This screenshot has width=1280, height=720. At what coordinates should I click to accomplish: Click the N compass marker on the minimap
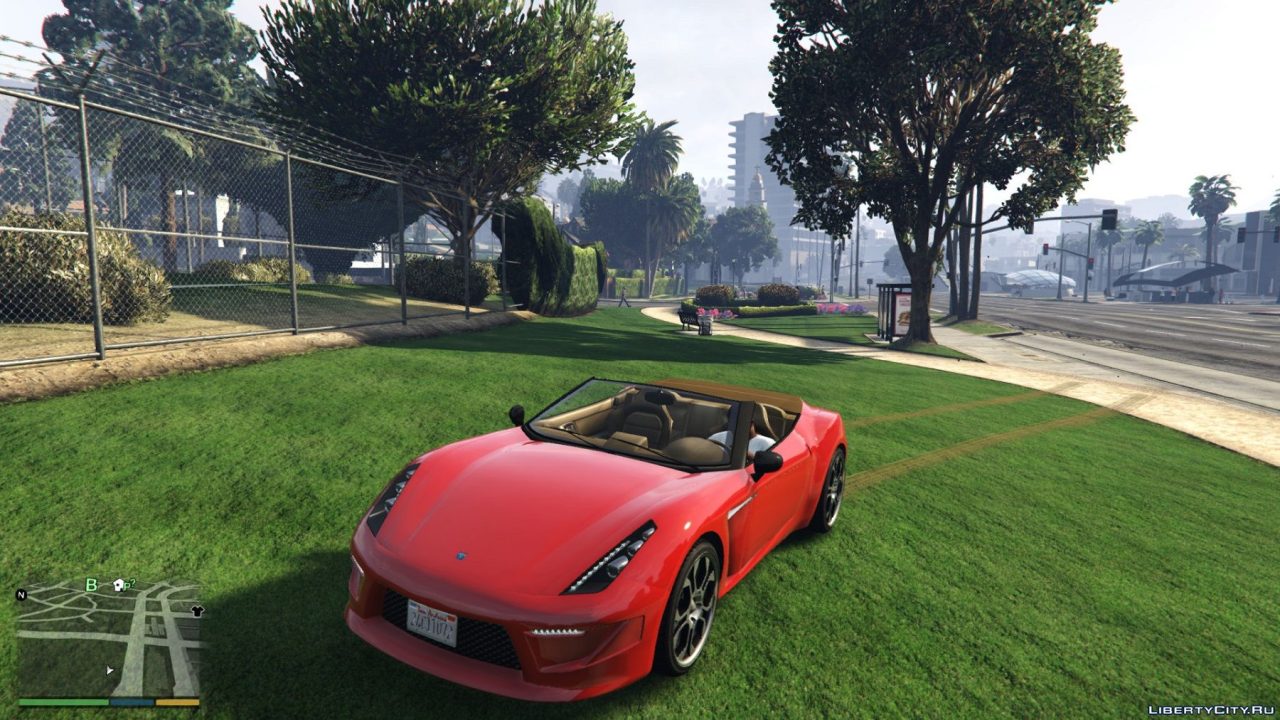pyautogui.click(x=21, y=595)
